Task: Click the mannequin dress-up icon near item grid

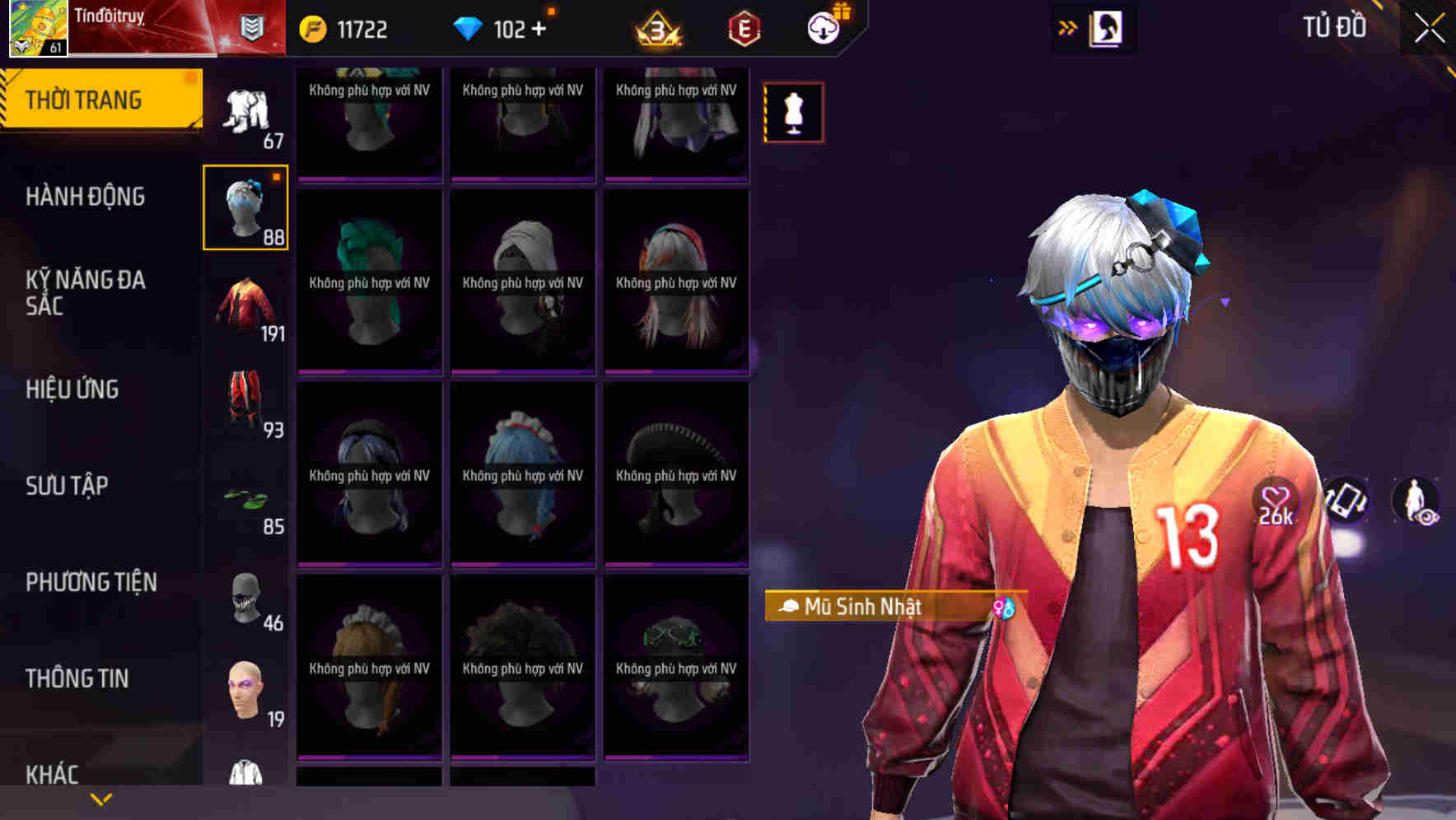Action: tap(792, 113)
